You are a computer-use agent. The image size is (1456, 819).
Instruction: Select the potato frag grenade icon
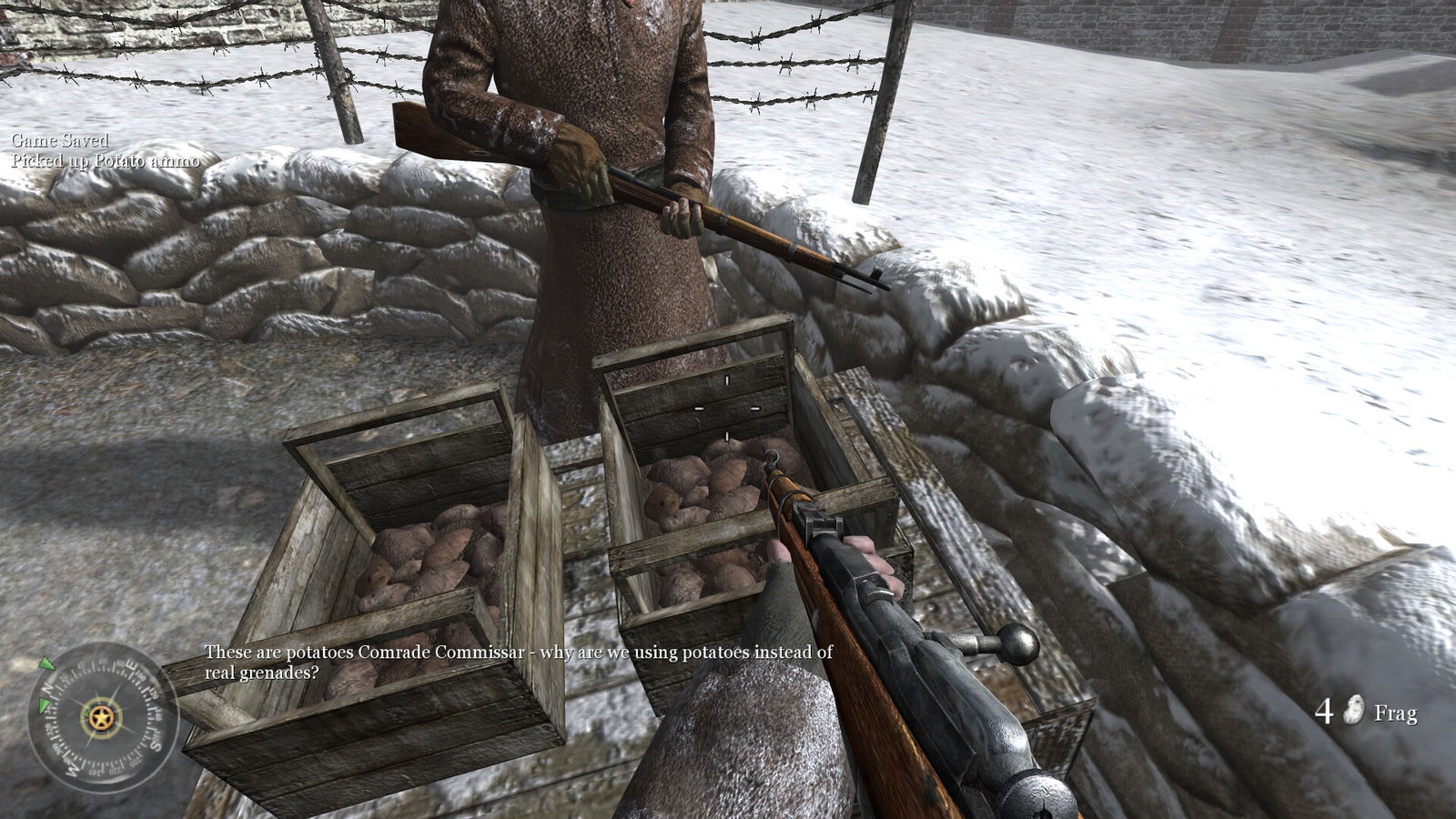(x=1353, y=711)
